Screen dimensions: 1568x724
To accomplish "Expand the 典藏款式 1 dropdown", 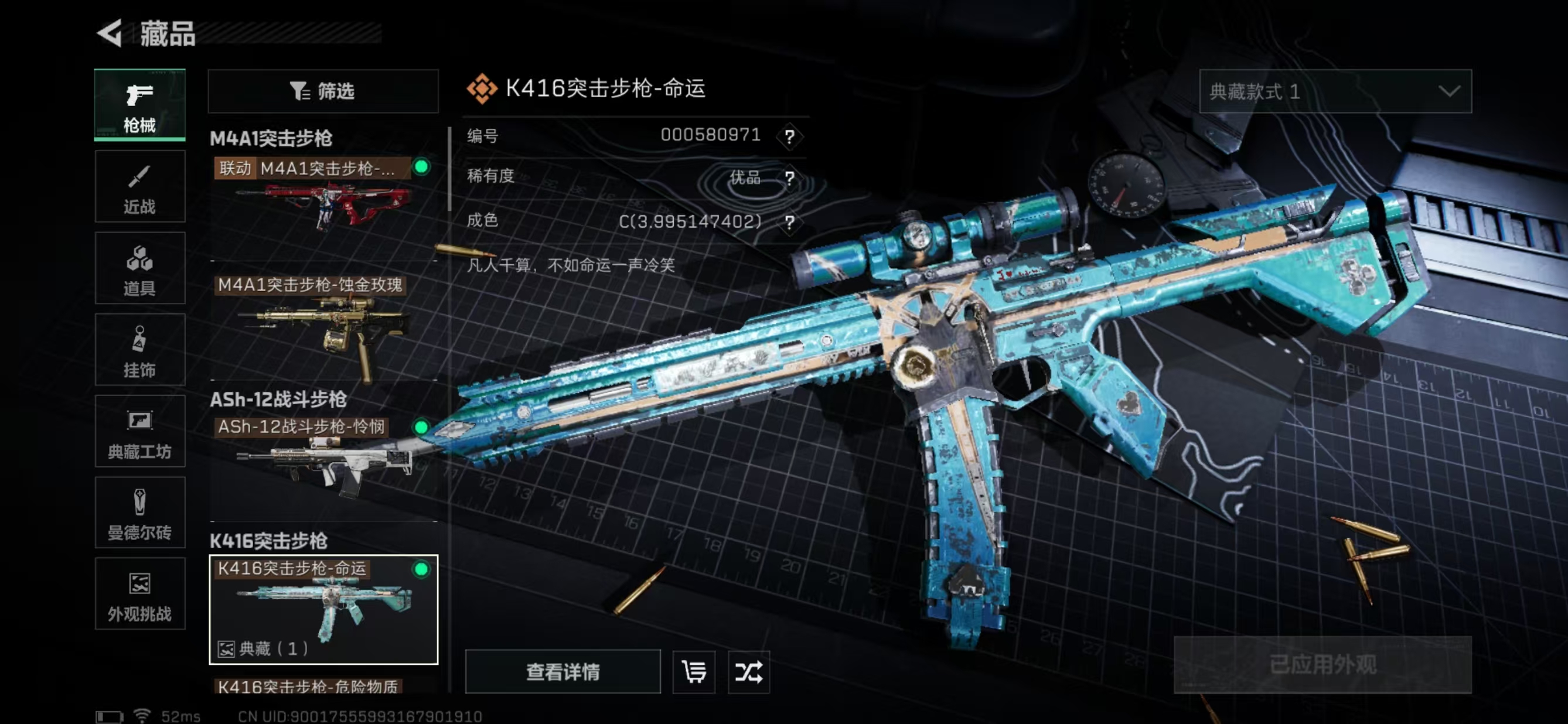I will tap(1335, 91).
